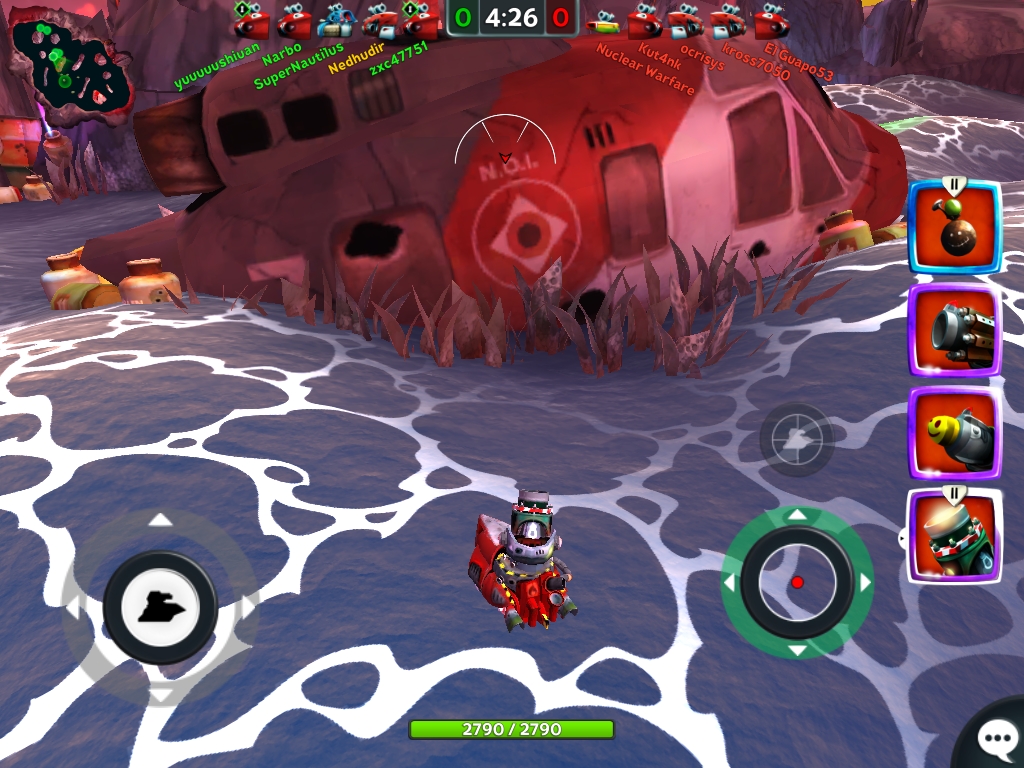Viewport: 1024px width, 768px height.
Task: Select Nedhudir's tank icon
Action: point(378,20)
